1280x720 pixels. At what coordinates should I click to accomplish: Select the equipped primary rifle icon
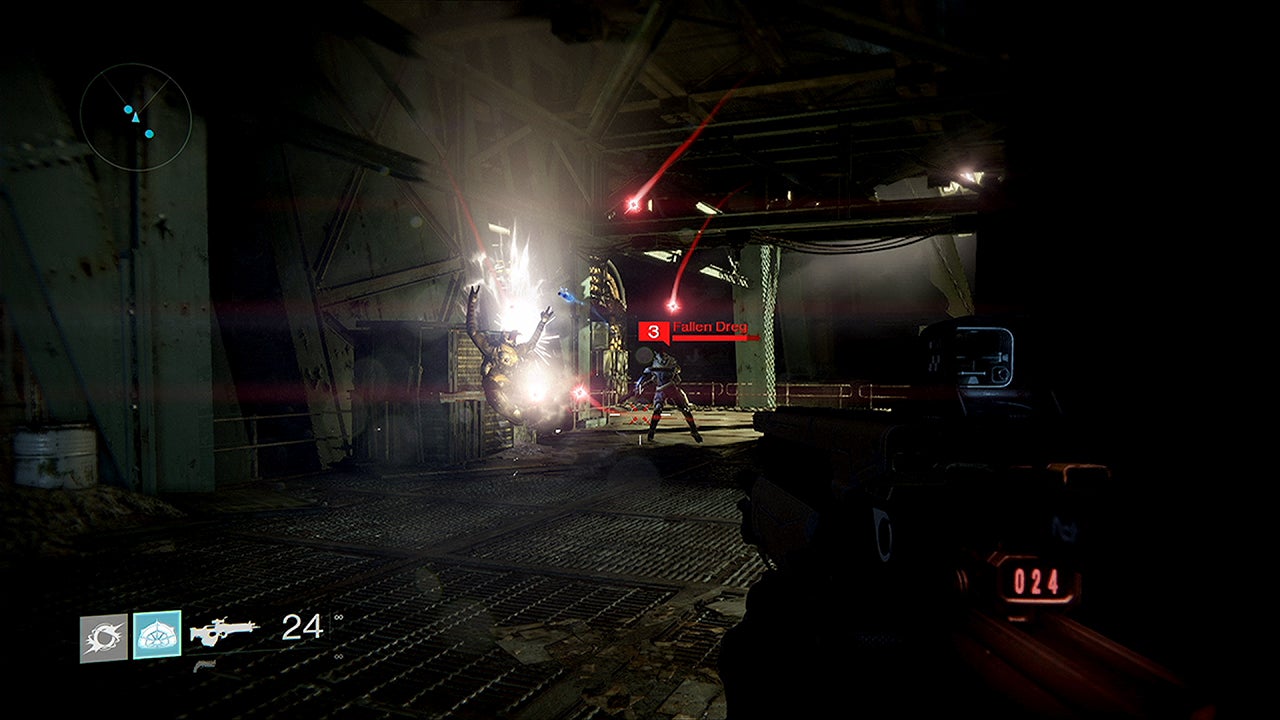tap(223, 630)
